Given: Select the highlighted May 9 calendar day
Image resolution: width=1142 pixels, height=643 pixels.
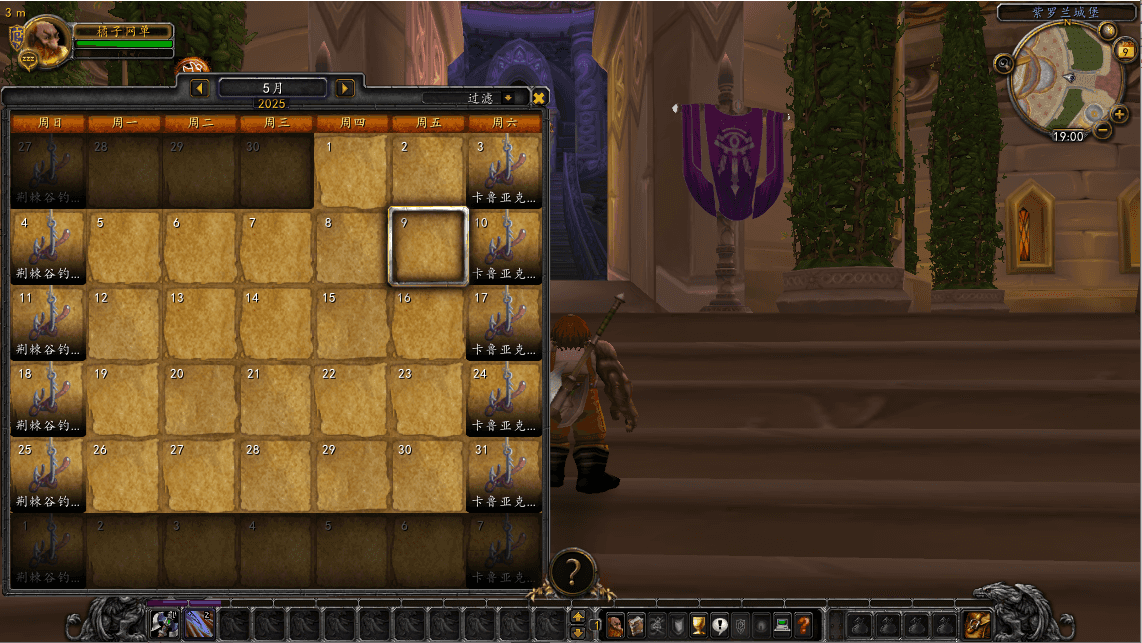Looking at the screenshot, I should pos(428,246).
